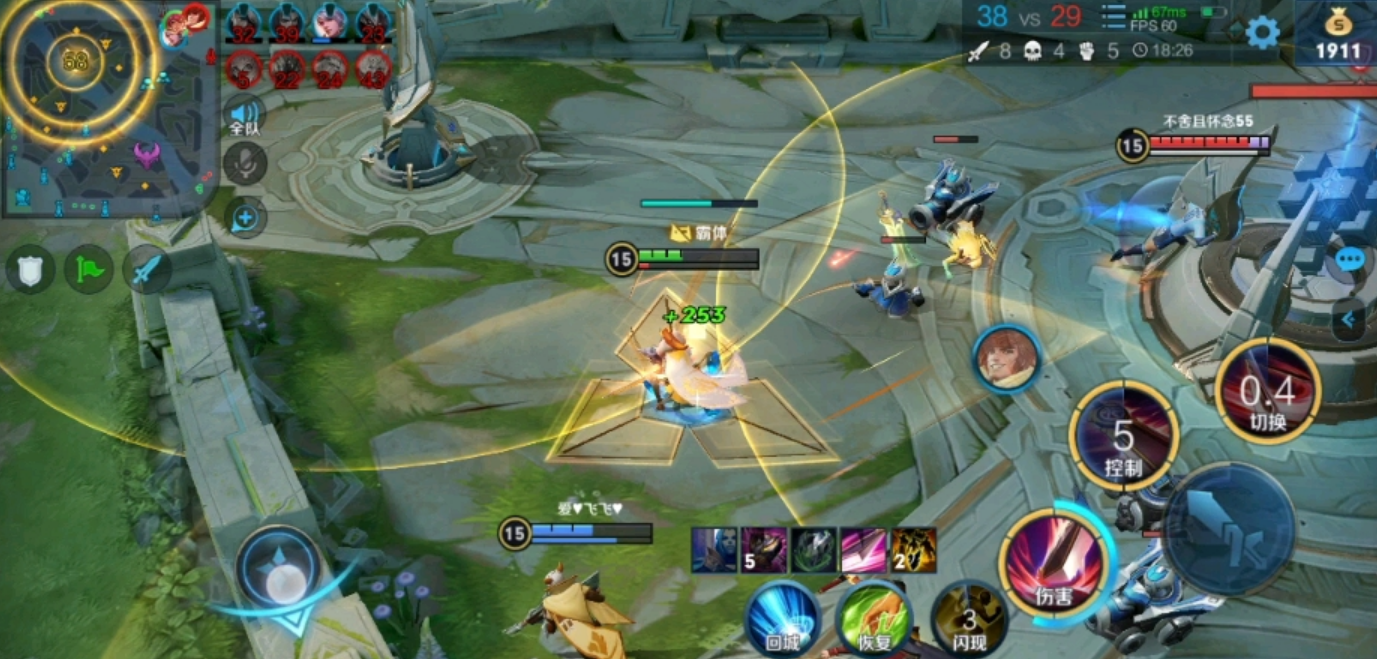Activate the 控制 control skill

pyautogui.click(x=1123, y=435)
